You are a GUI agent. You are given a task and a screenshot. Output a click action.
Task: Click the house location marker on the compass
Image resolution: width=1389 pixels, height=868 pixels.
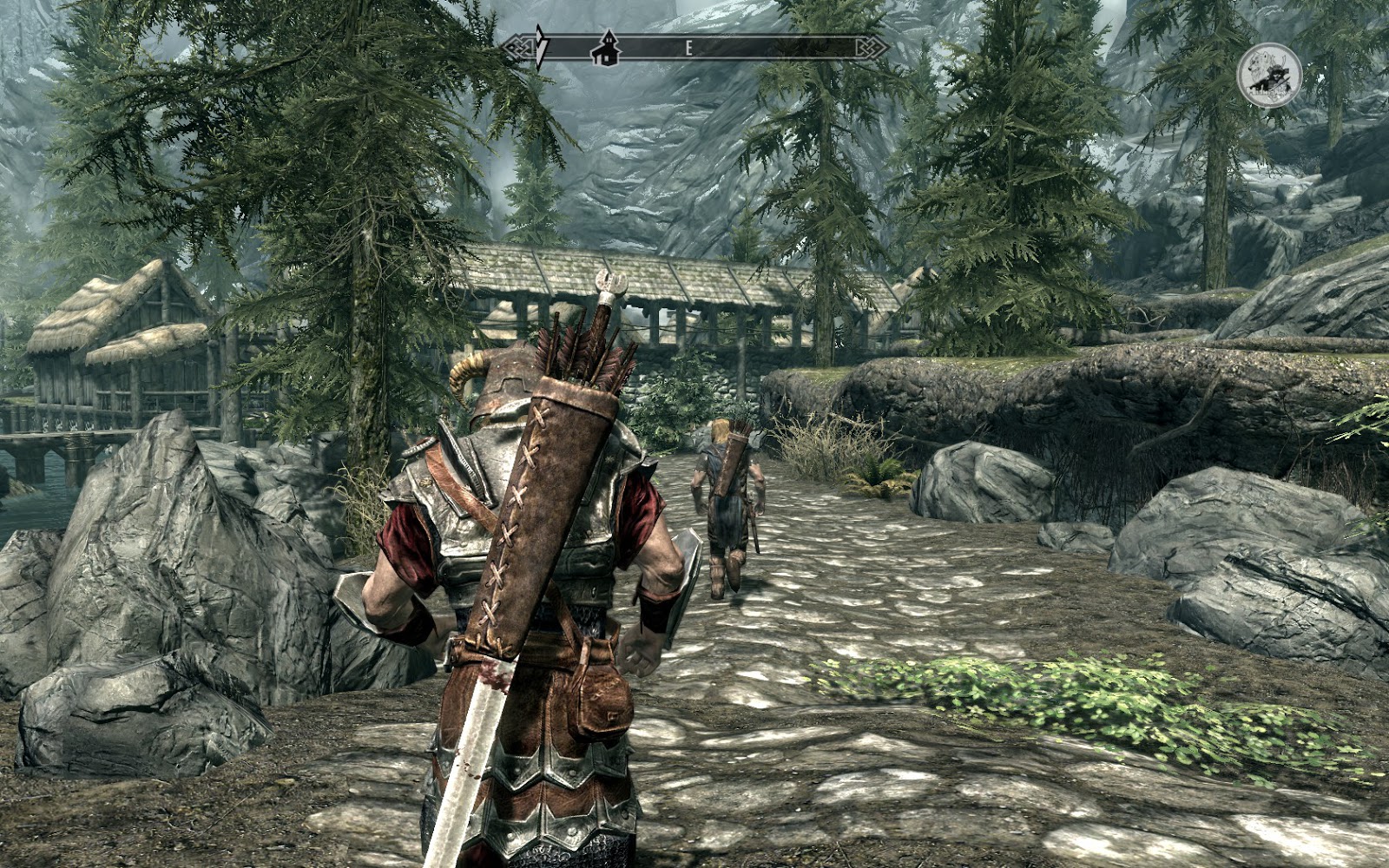tap(606, 49)
